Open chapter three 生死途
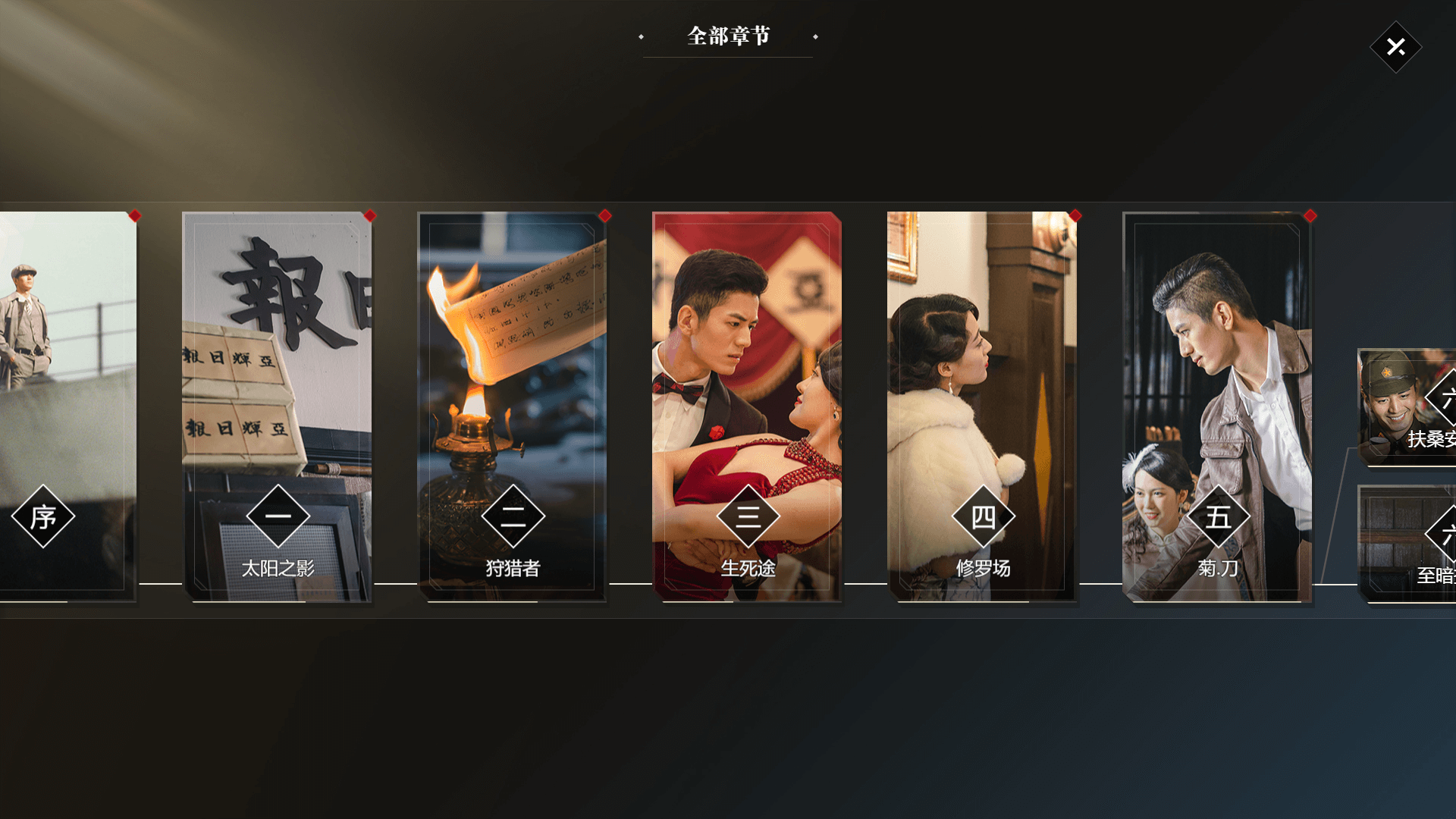This screenshot has height=819, width=1456. click(x=747, y=406)
